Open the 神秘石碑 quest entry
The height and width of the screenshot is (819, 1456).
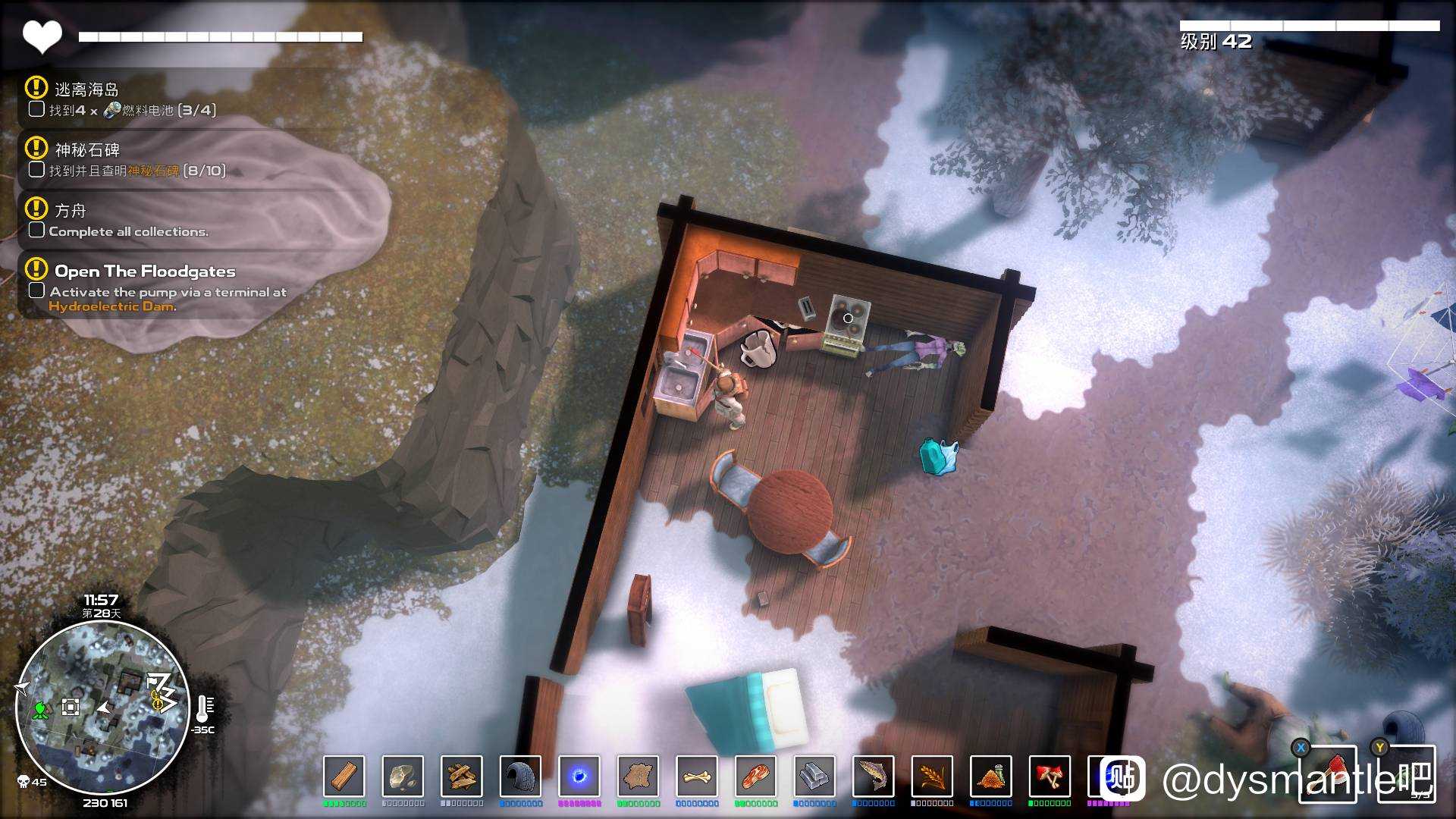point(87,149)
